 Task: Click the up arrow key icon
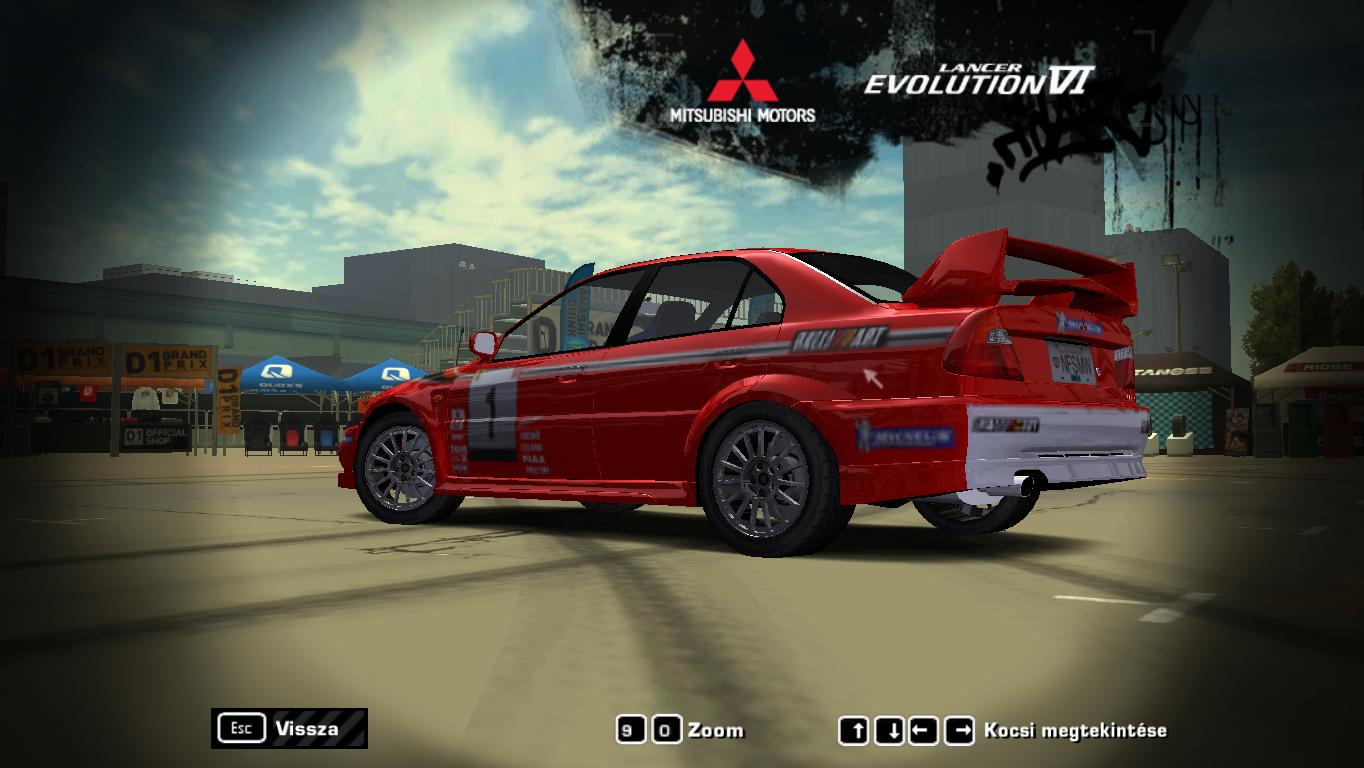(x=855, y=729)
